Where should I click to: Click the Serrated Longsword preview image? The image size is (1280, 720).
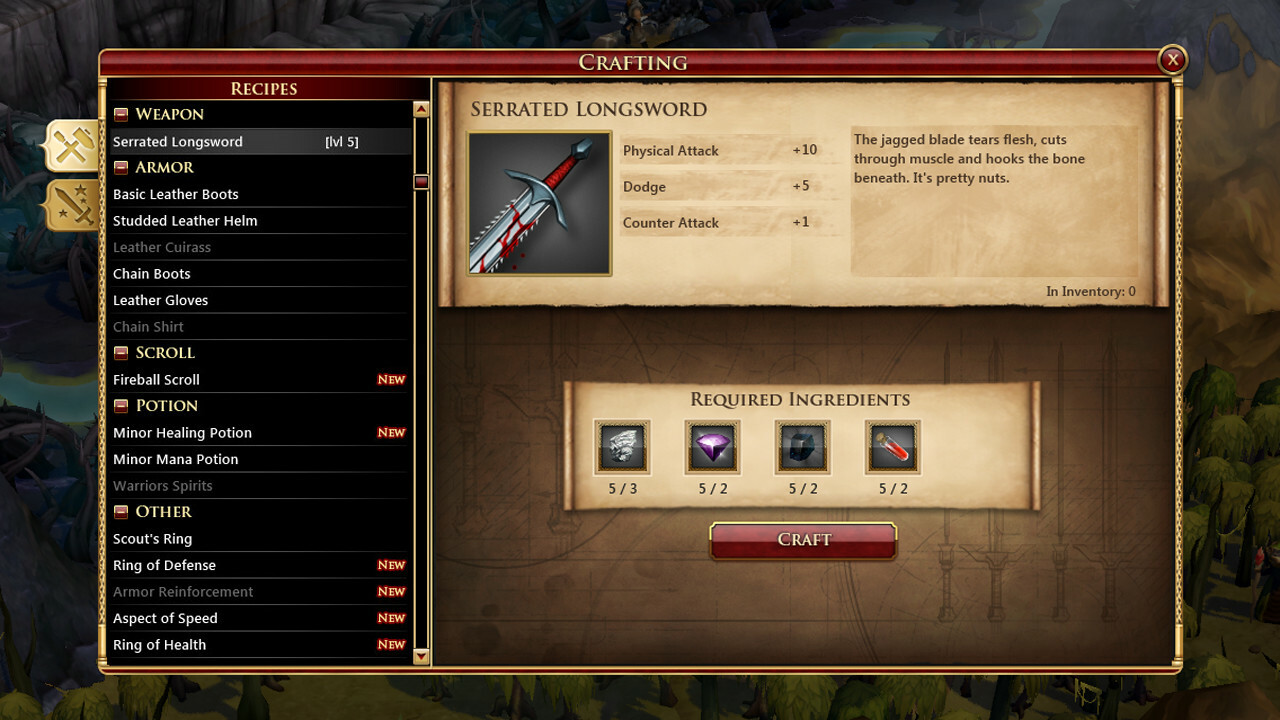(539, 201)
